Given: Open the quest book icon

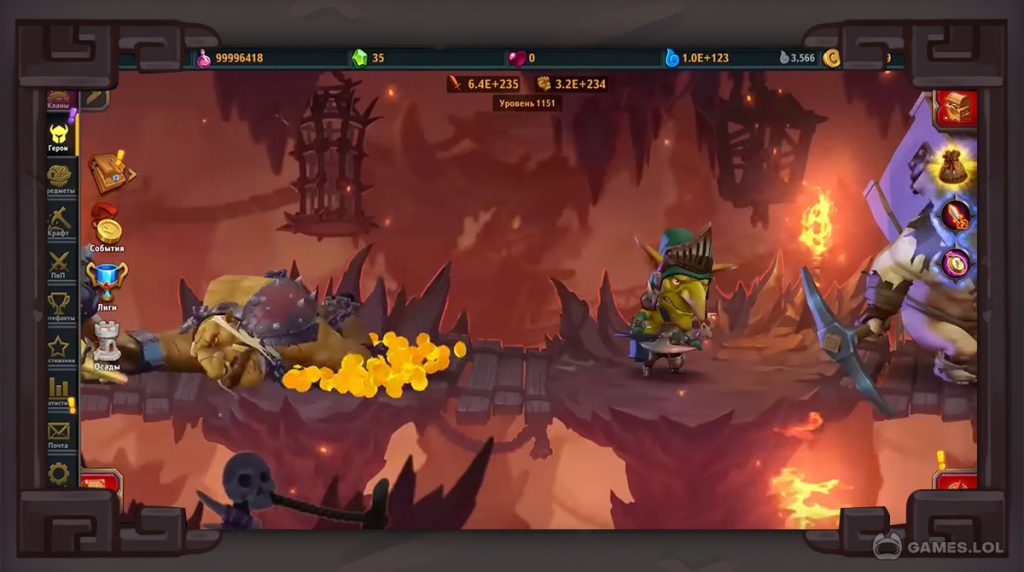Looking at the screenshot, I should pyautogui.click(x=107, y=173).
